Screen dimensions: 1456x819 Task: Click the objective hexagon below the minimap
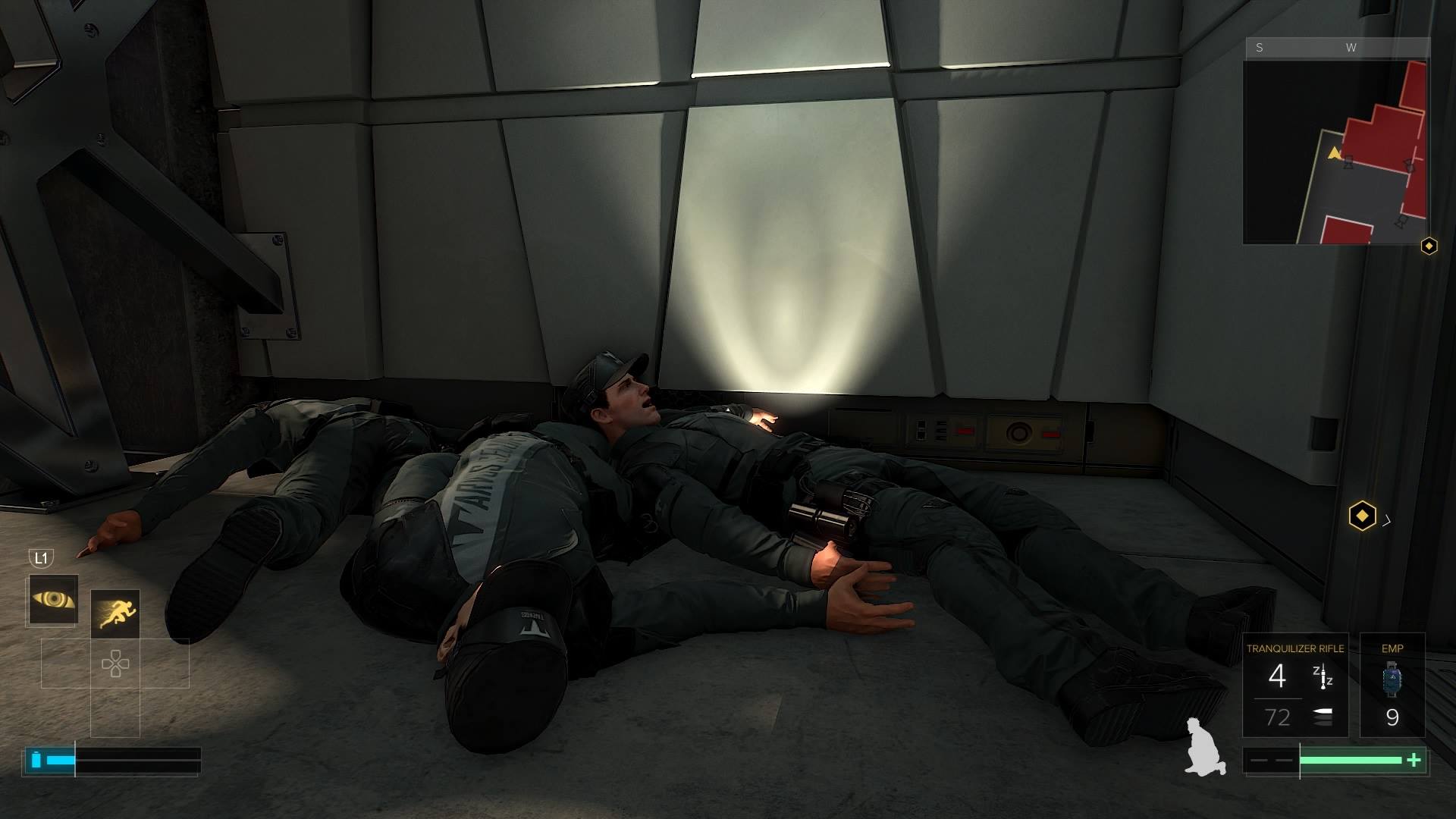(x=1430, y=244)
